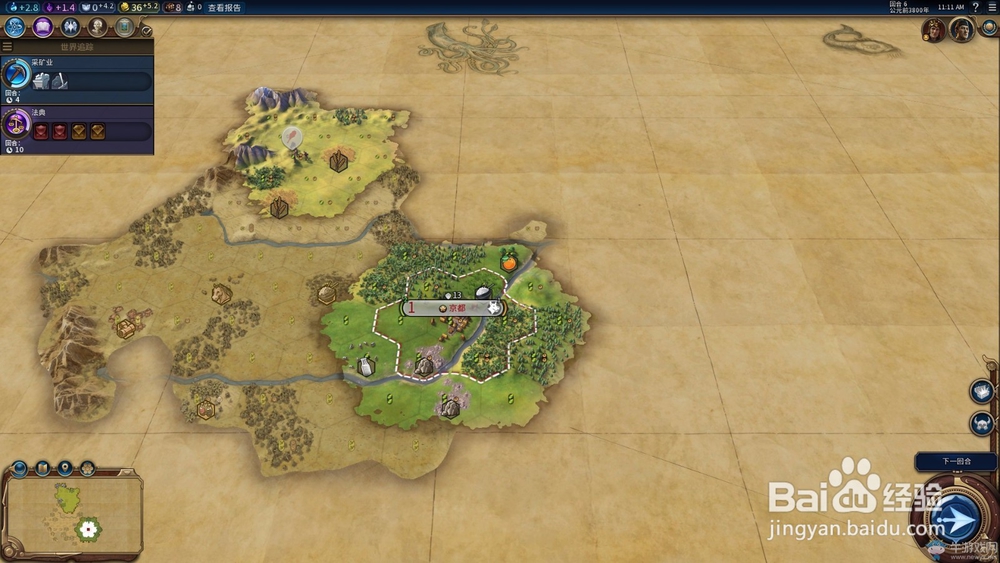Click the 查看报告 reports button
This screenshot has height=563, width=1000.
[224, 7]
